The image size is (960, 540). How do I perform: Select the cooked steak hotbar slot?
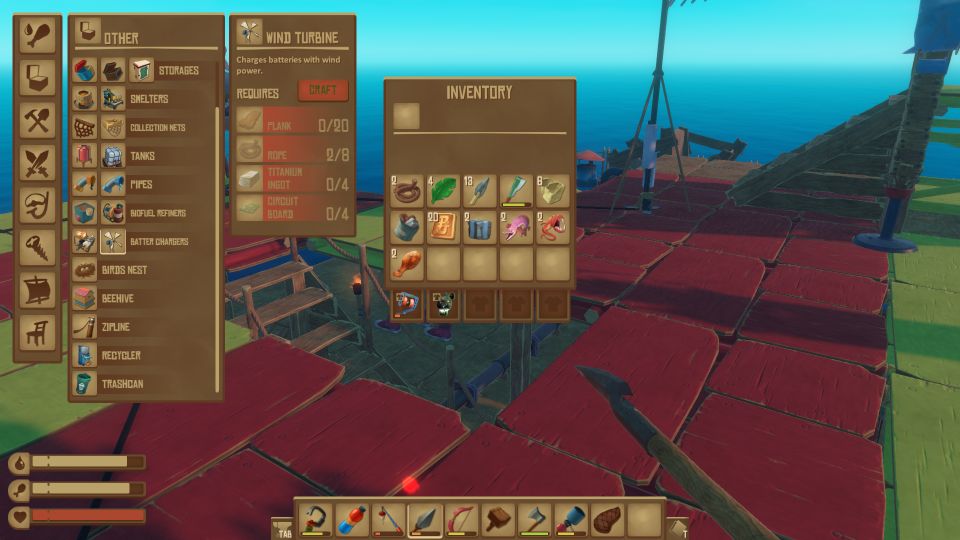tap(606, 519)
